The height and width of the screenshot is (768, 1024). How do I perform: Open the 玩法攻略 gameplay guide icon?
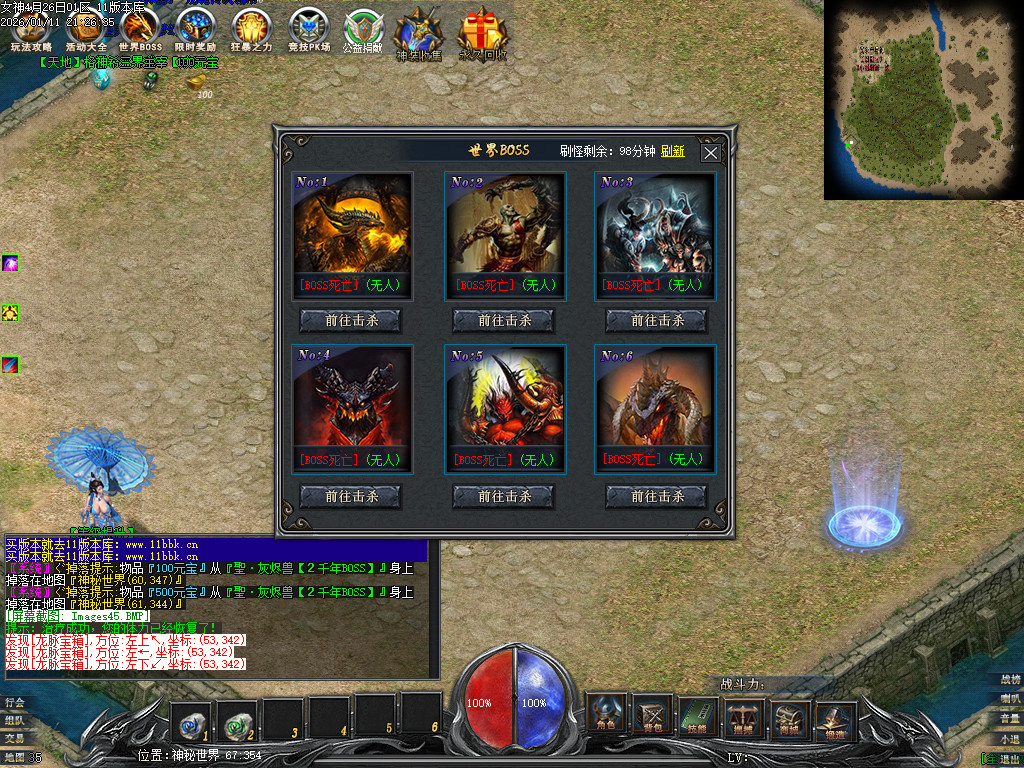click(31, 30)
